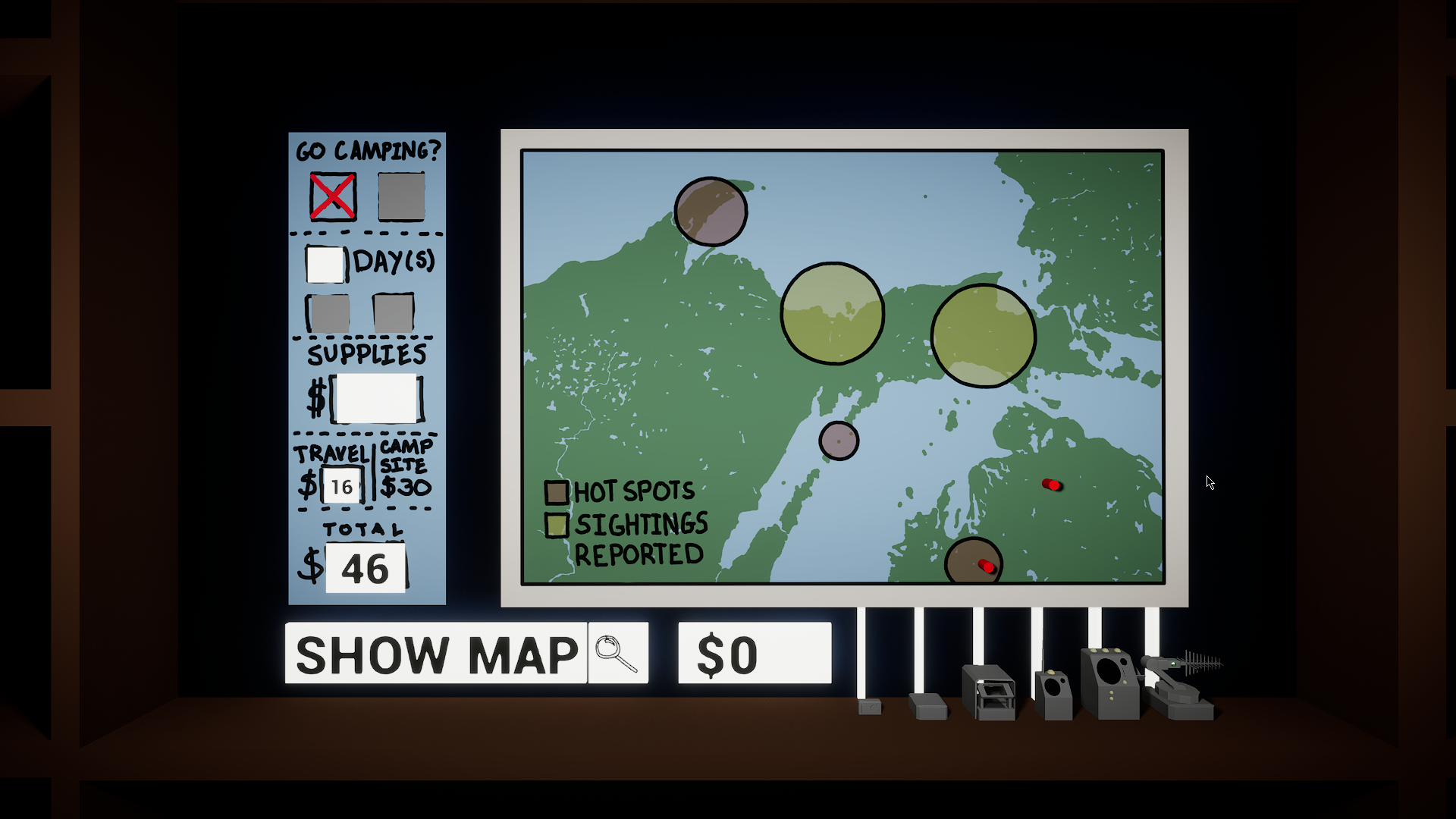Click the central yellow sightings circle

tap(834, 312)
